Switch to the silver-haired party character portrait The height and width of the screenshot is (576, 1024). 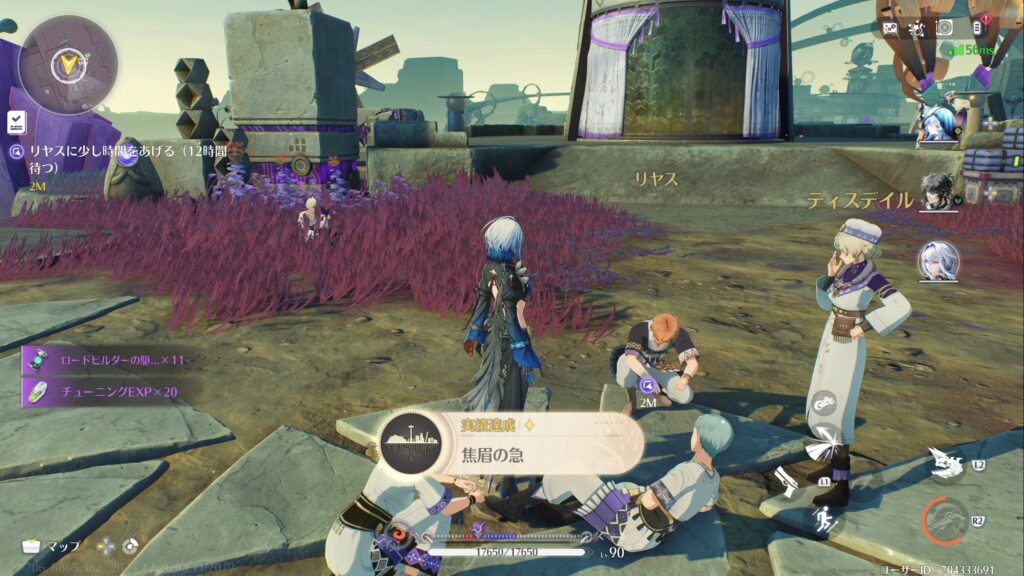coord(938,260)
